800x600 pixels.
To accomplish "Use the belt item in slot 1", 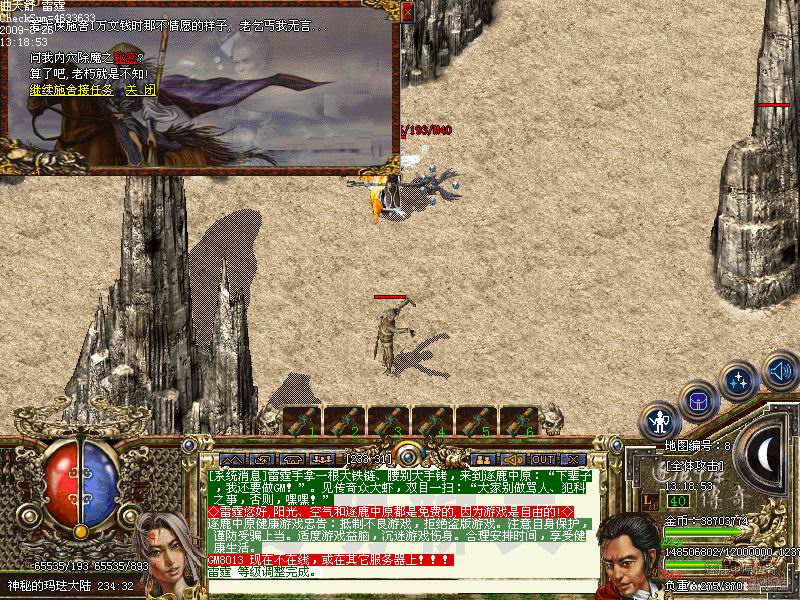I will [302, 421].
